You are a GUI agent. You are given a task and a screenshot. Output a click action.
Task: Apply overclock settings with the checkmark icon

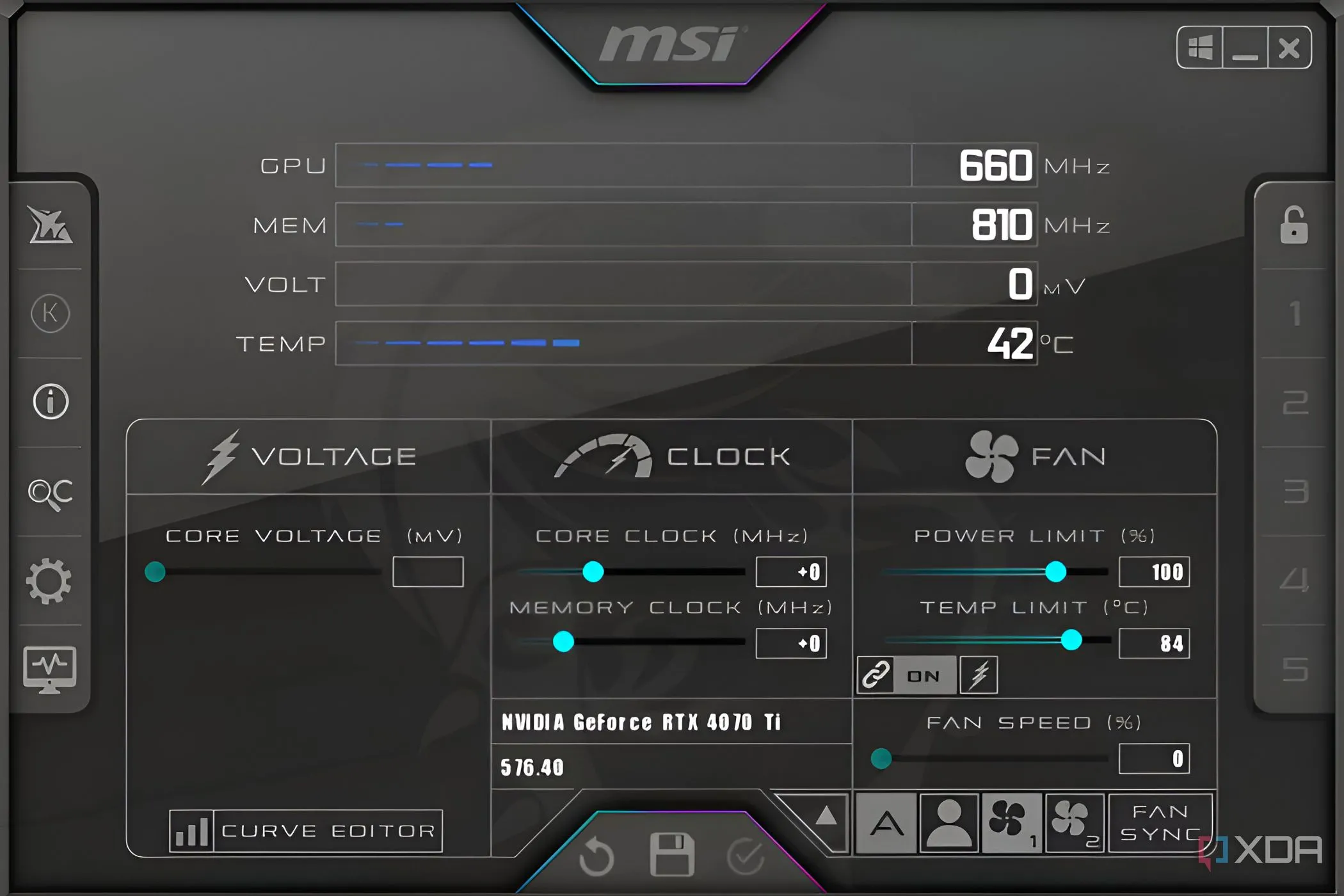[746, 854]
